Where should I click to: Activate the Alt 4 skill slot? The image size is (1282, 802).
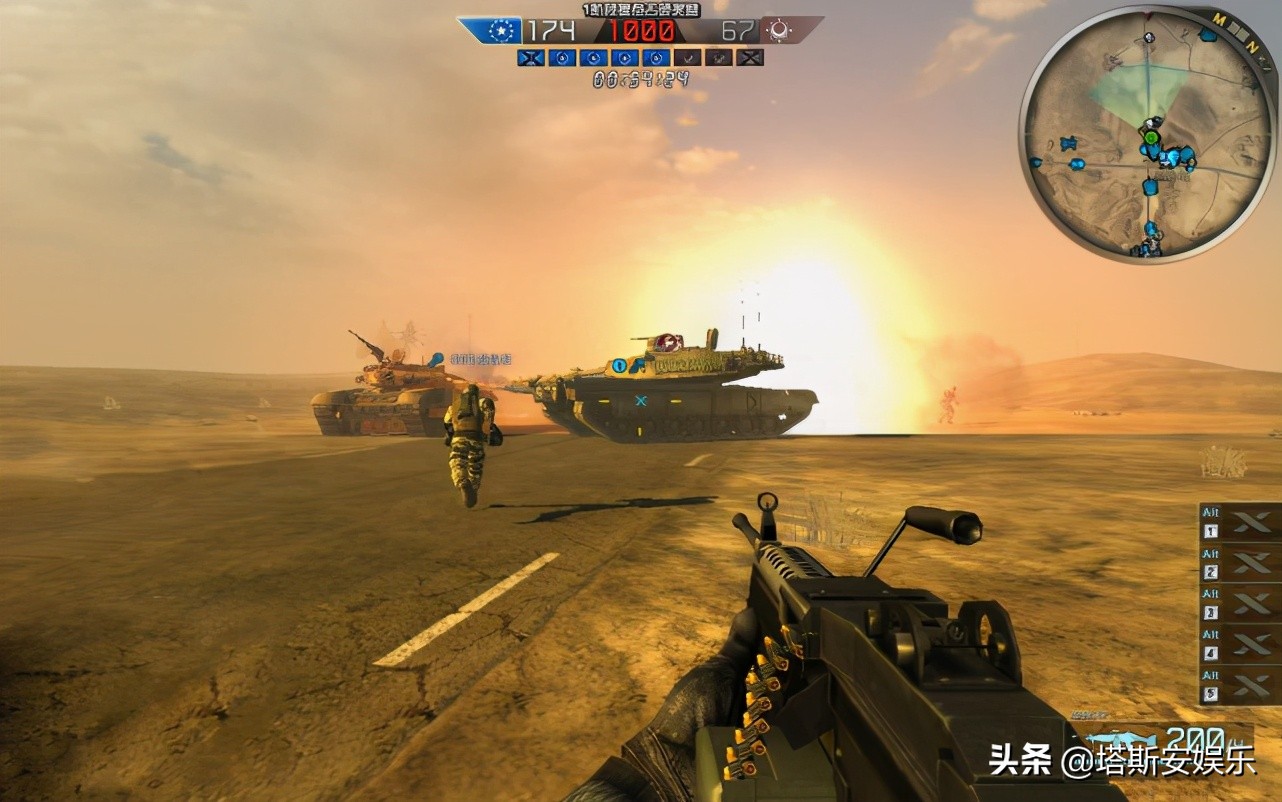(x=1240, y=645)
